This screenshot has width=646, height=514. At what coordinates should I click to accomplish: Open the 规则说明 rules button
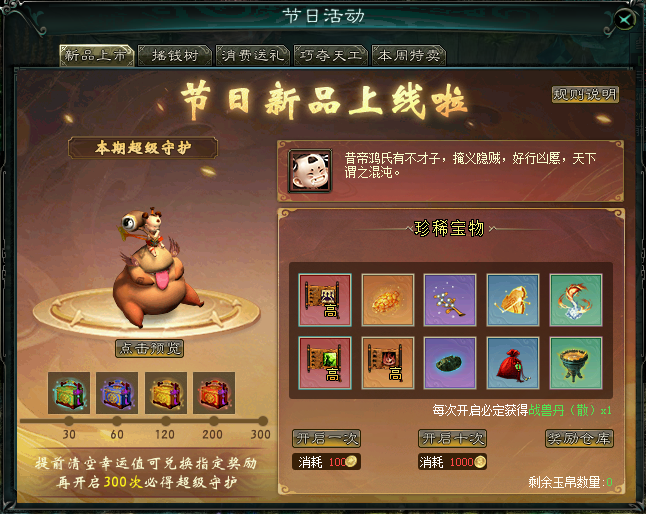pyautogui.click(x=585, y=95)
